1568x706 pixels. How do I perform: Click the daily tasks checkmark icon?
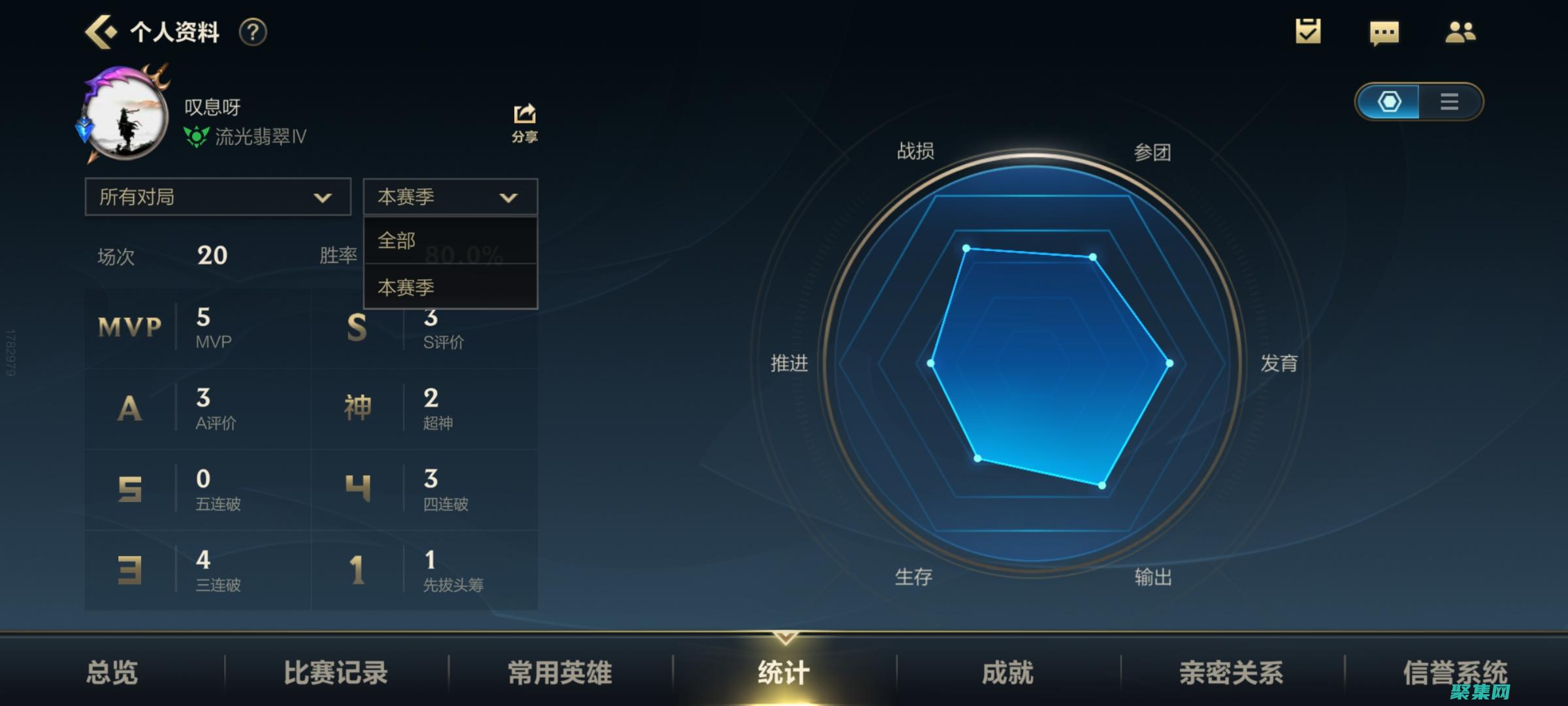pyautogui.click(x=1307, y=31)
